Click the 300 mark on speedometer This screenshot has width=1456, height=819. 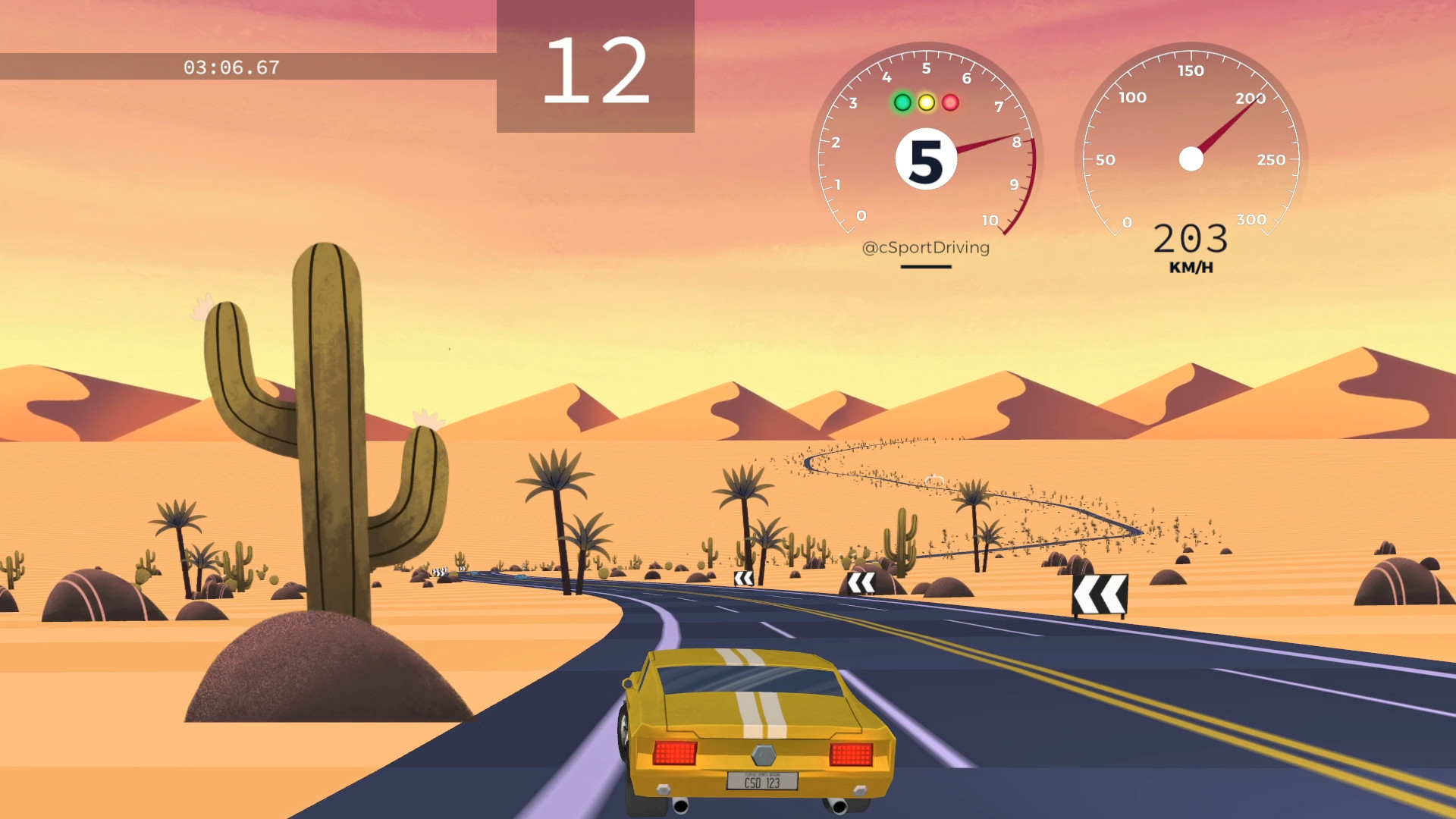tap(1251, 220)
